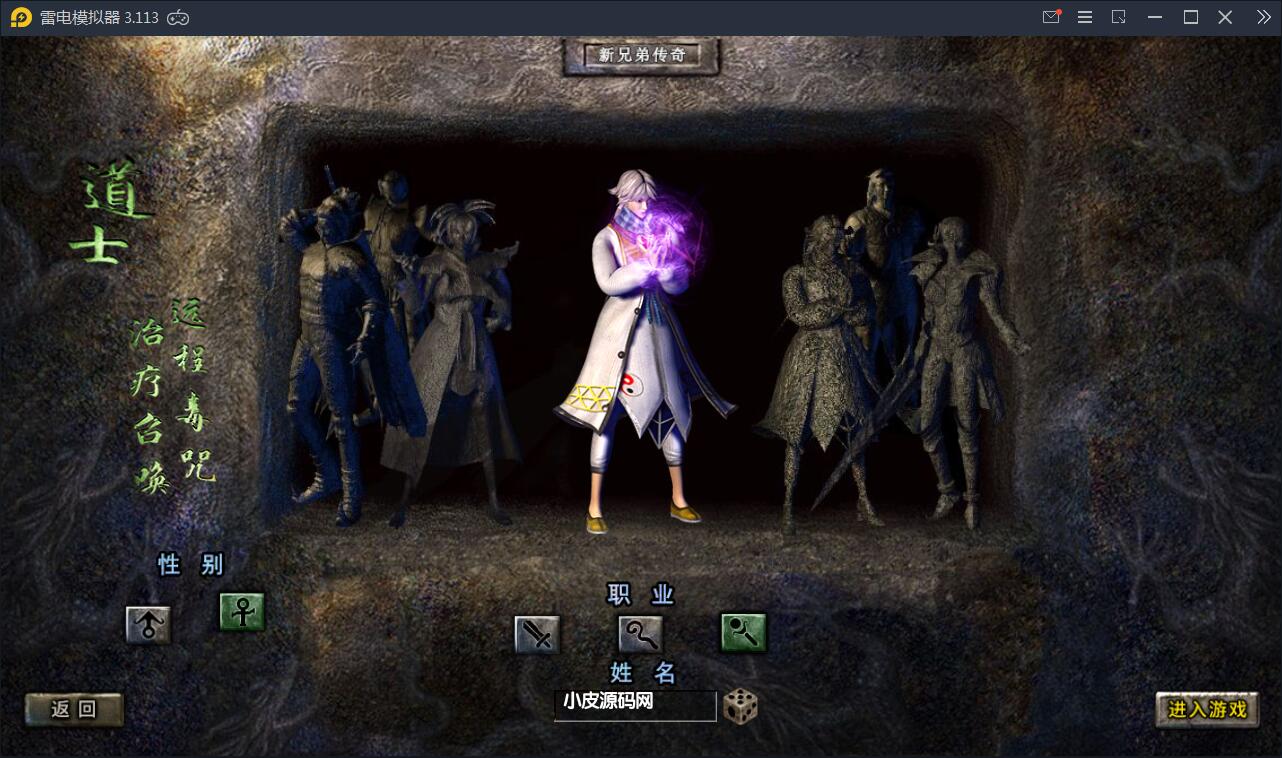Image resolution: width=1282 pixels, height=758 pixels.
Task: Select the Warrior sword class icon
Action: pyautogui.click(x=536, y=633)
